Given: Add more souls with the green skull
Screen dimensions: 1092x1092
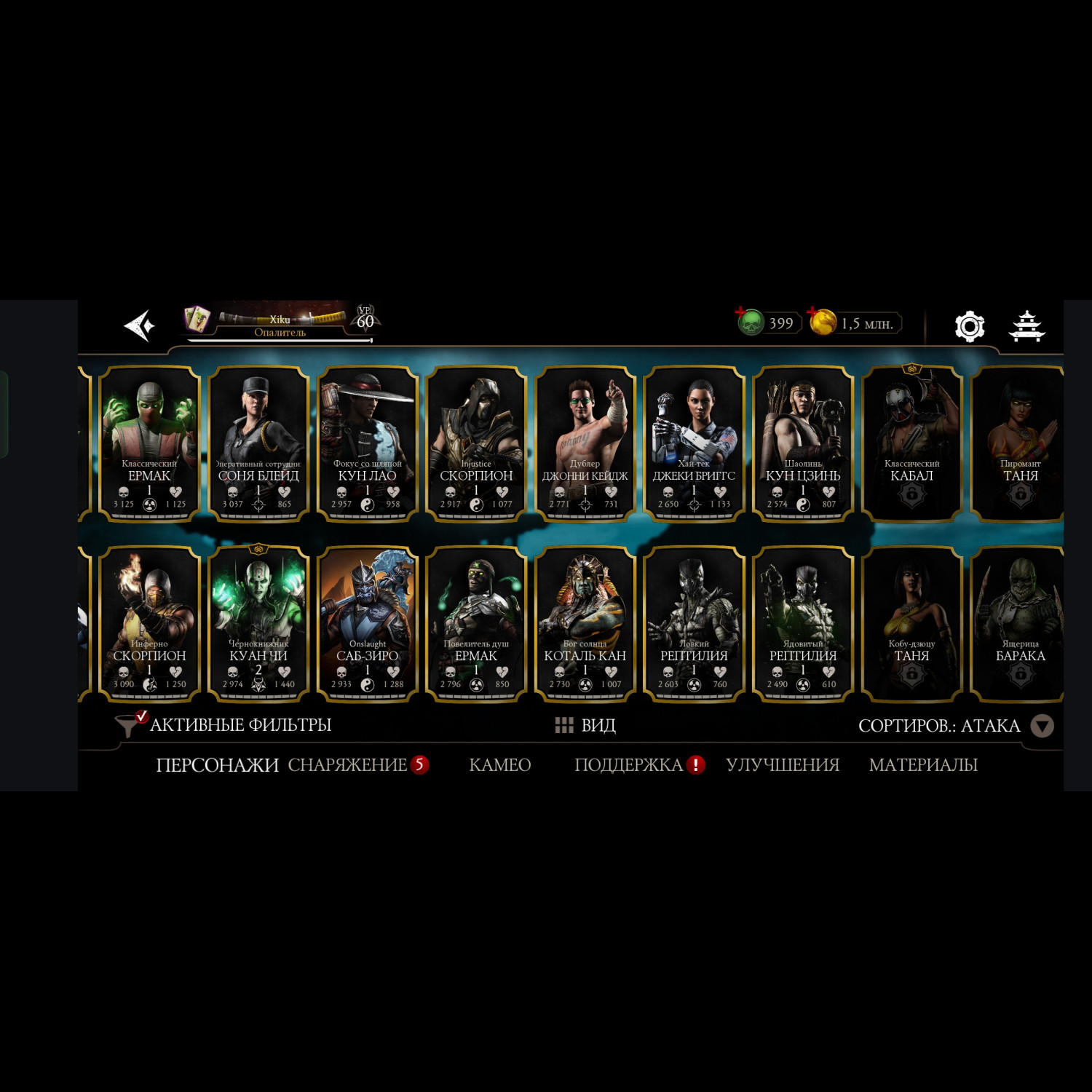Looking at the screenshot, I should pyautogui.click(x=751, y=323).
